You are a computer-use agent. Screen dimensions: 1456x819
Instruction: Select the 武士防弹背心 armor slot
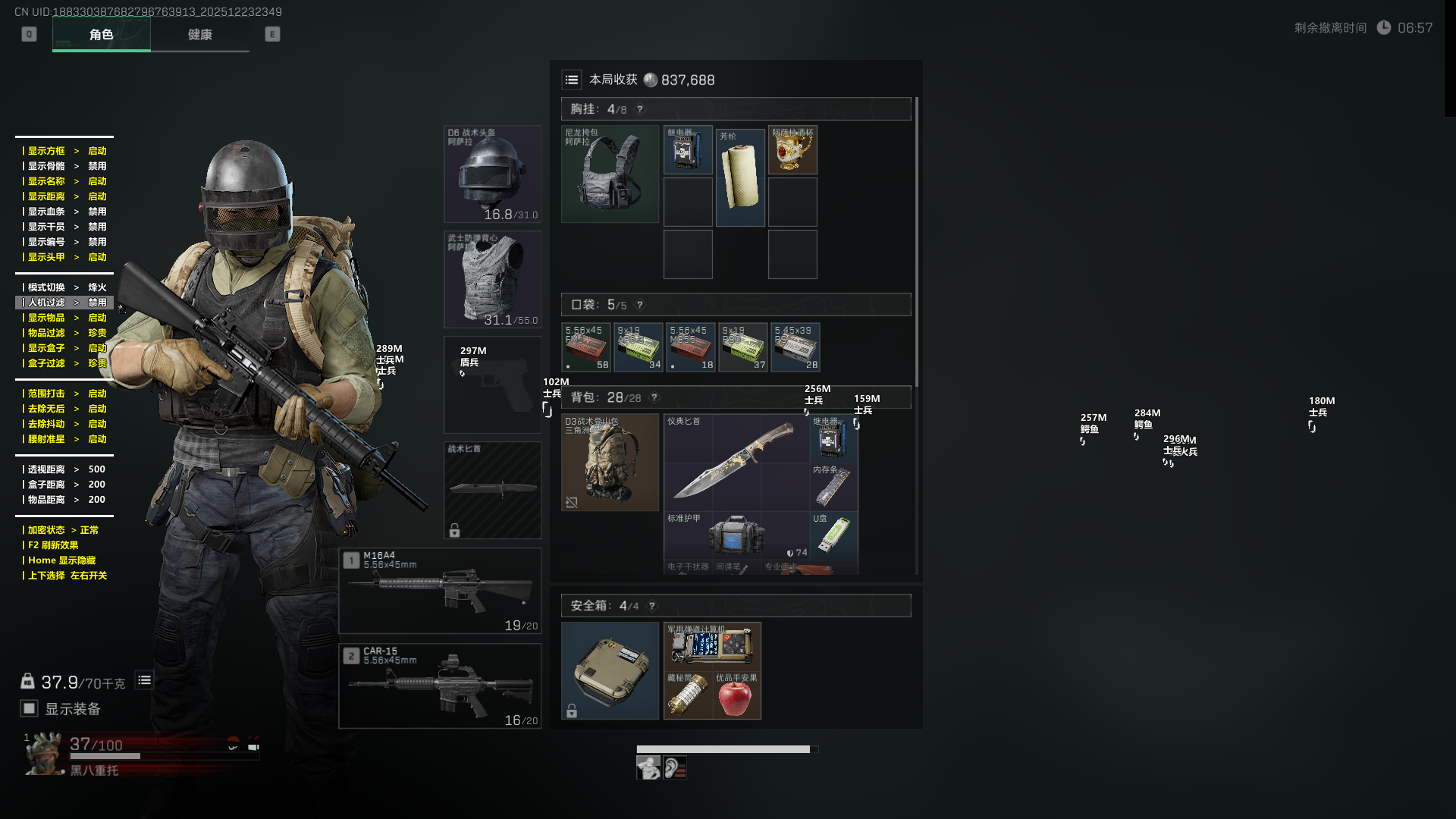click(492, 280)
